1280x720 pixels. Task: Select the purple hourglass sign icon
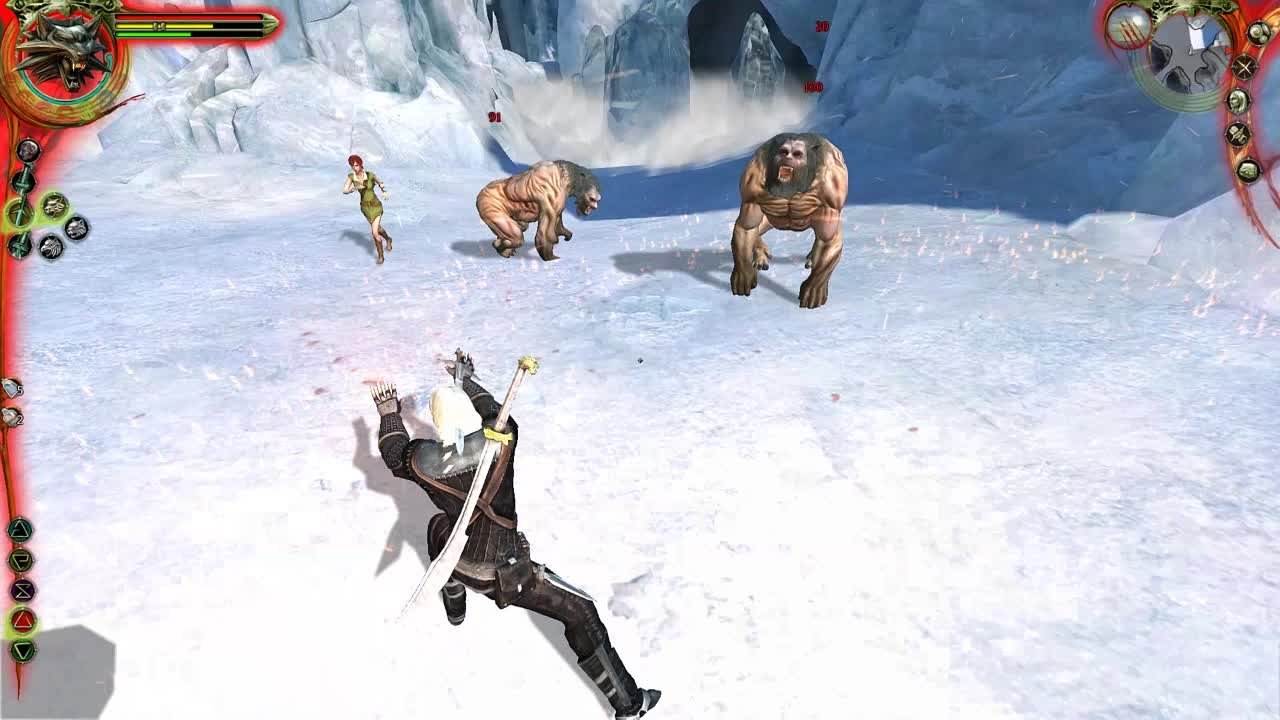click(22, 590)
